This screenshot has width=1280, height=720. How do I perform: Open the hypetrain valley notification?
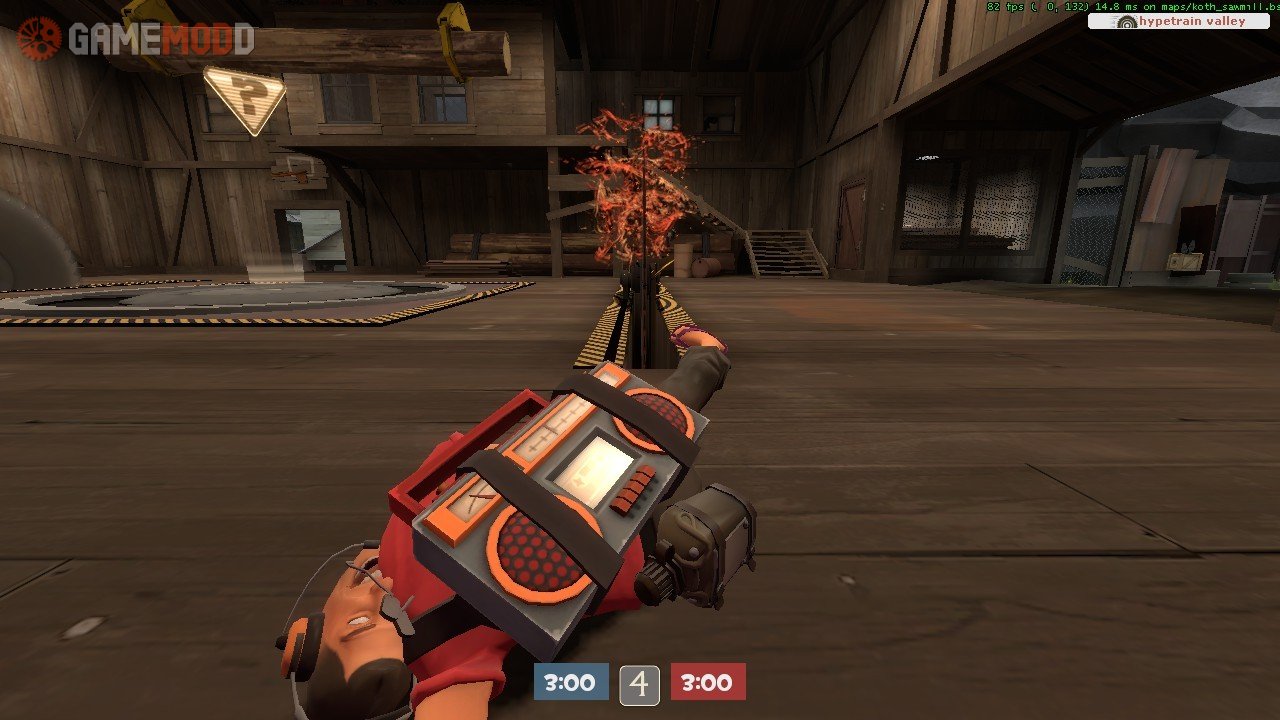[1181, 21]
